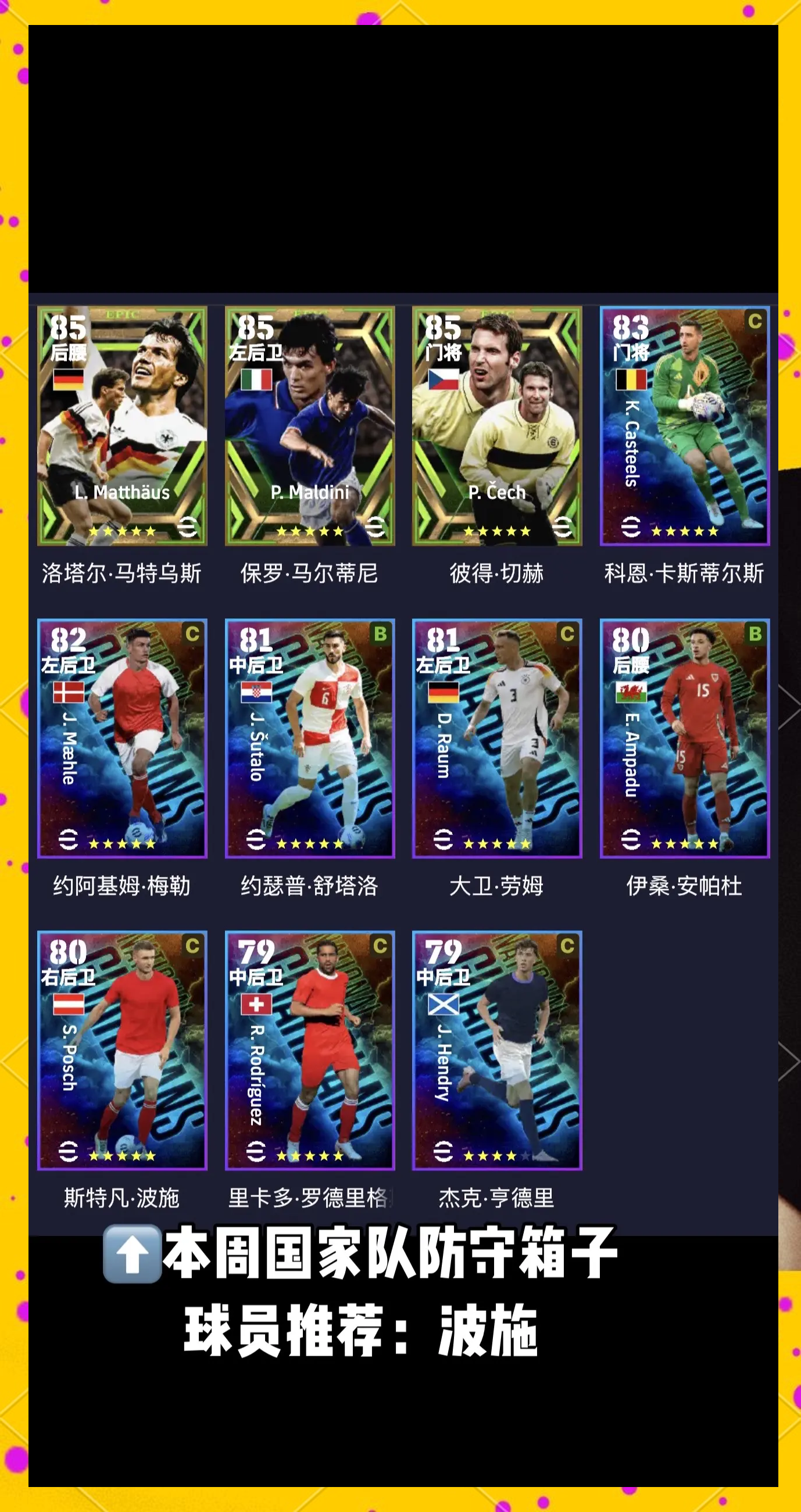Choose the P. Maldini left-back card
This screenshot has height=1512, width=801.
click(x=309, y=426)
